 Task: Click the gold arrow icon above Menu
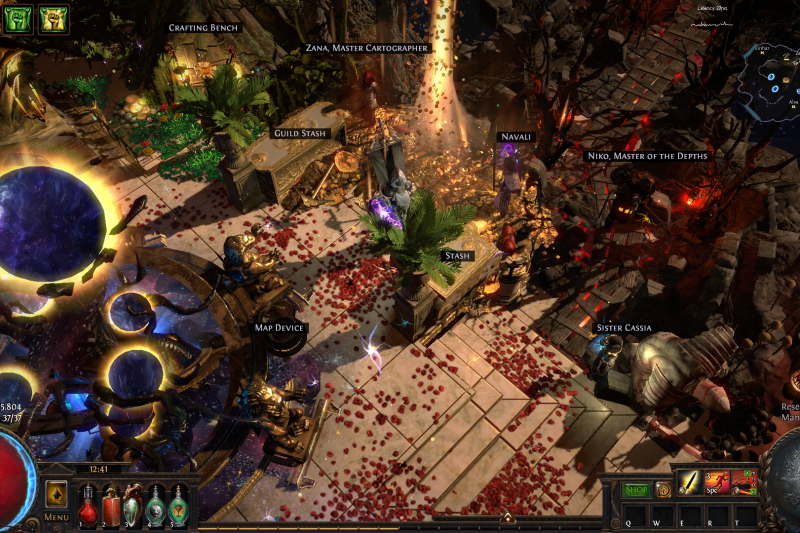[x=56, y=494]
